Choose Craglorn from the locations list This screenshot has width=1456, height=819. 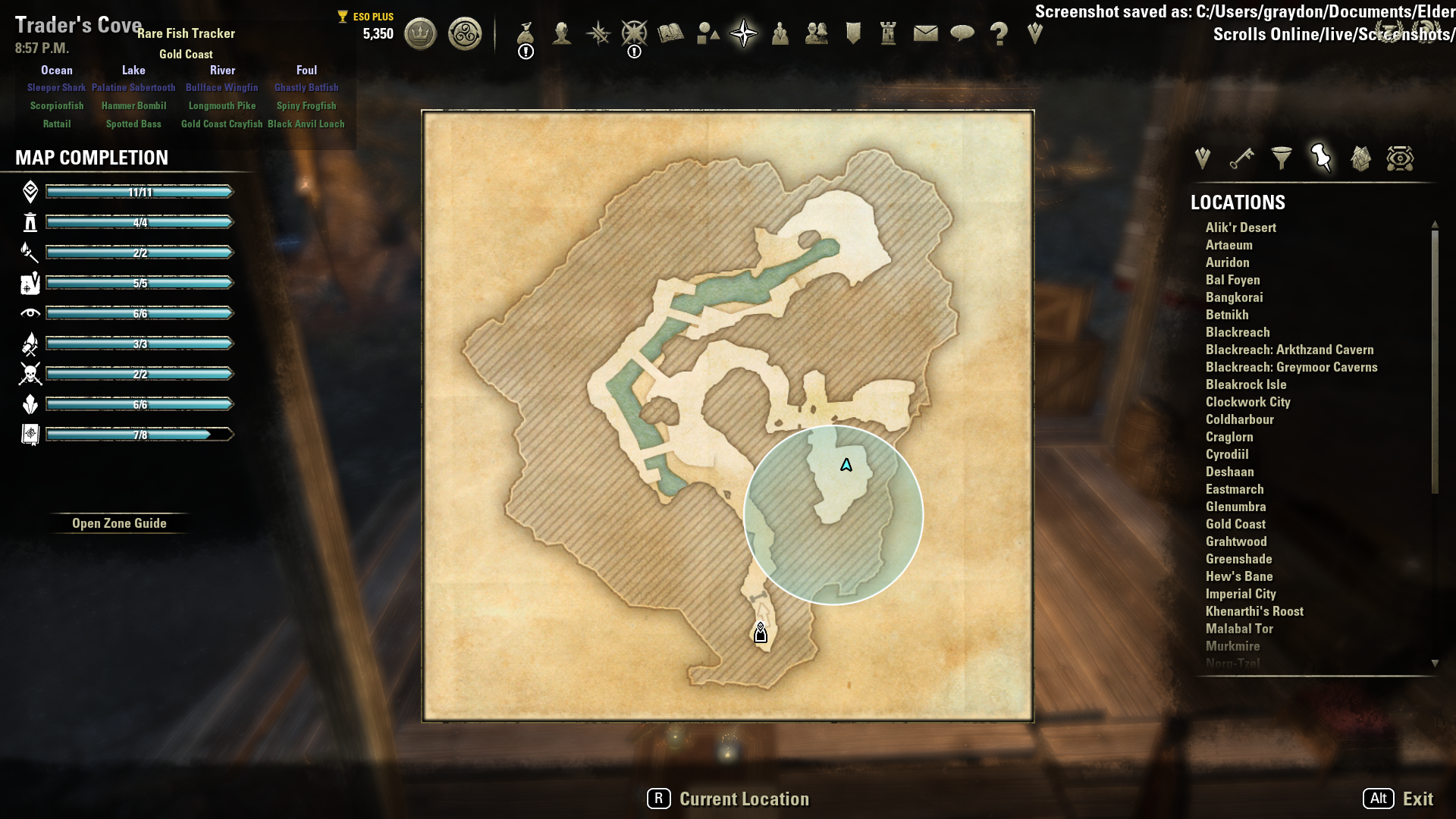click(1229, 437)
